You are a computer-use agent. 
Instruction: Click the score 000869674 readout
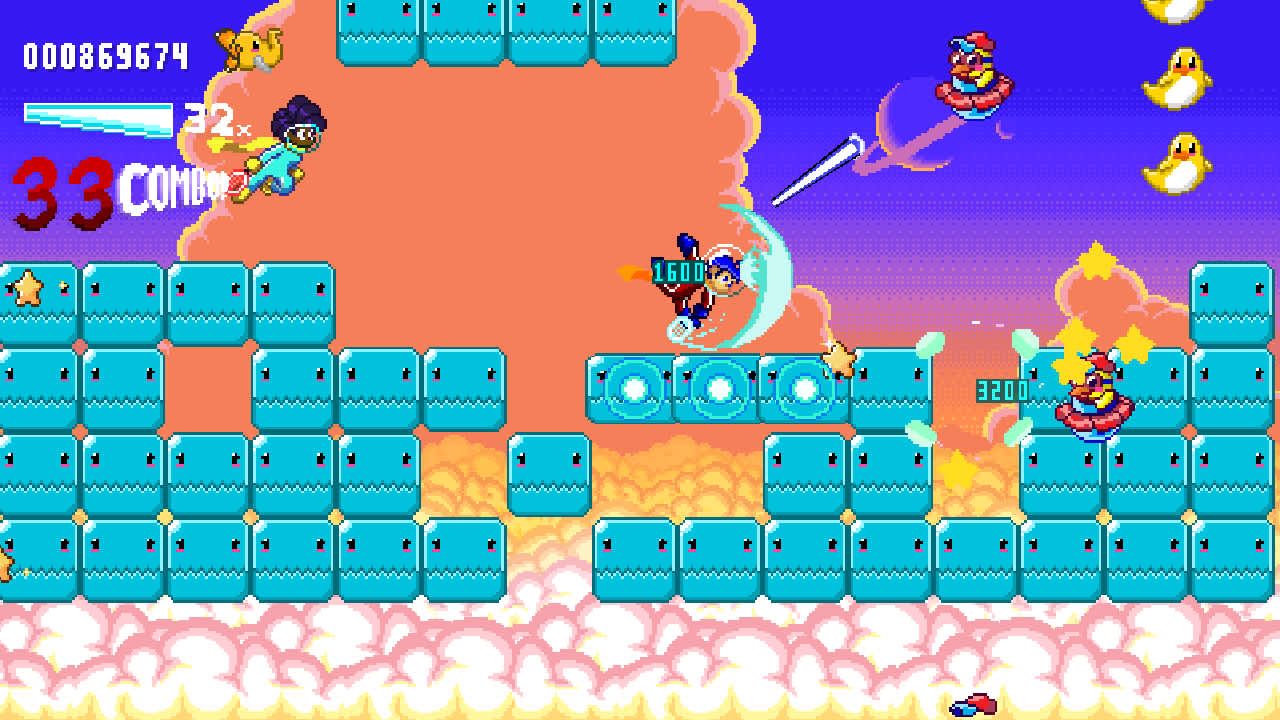(105, 55)
